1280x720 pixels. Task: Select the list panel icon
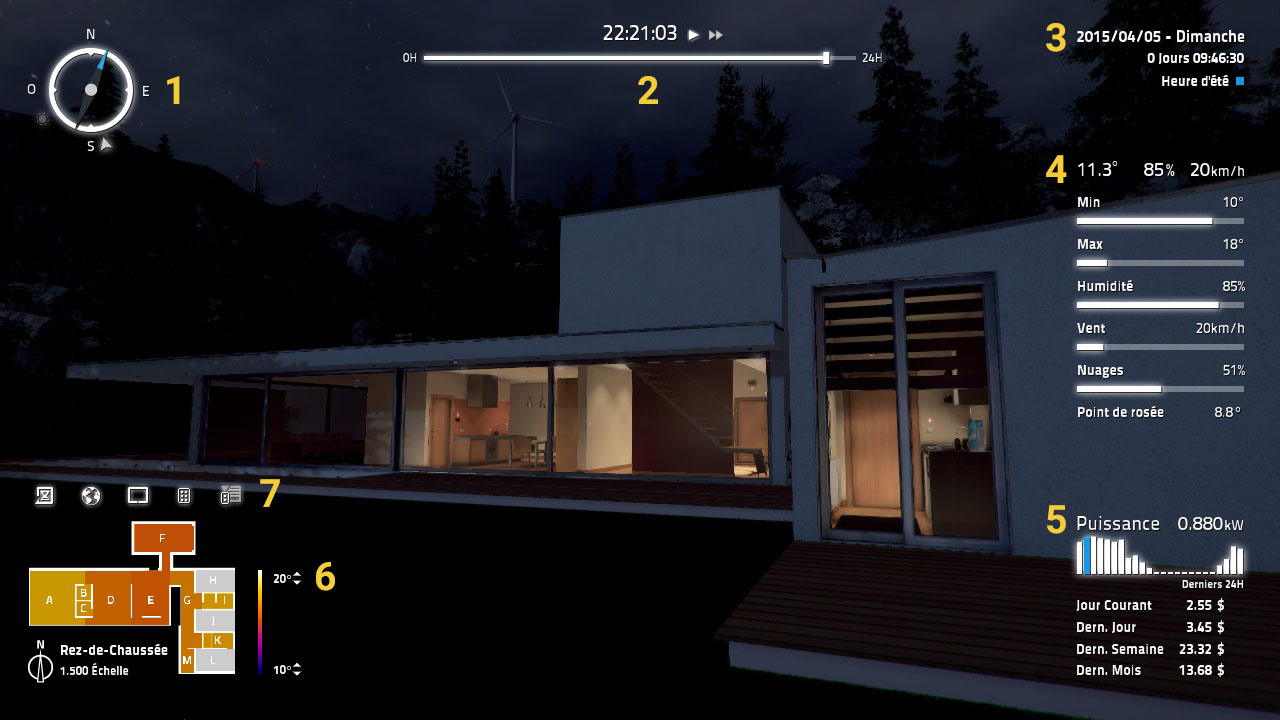(231, 495)
